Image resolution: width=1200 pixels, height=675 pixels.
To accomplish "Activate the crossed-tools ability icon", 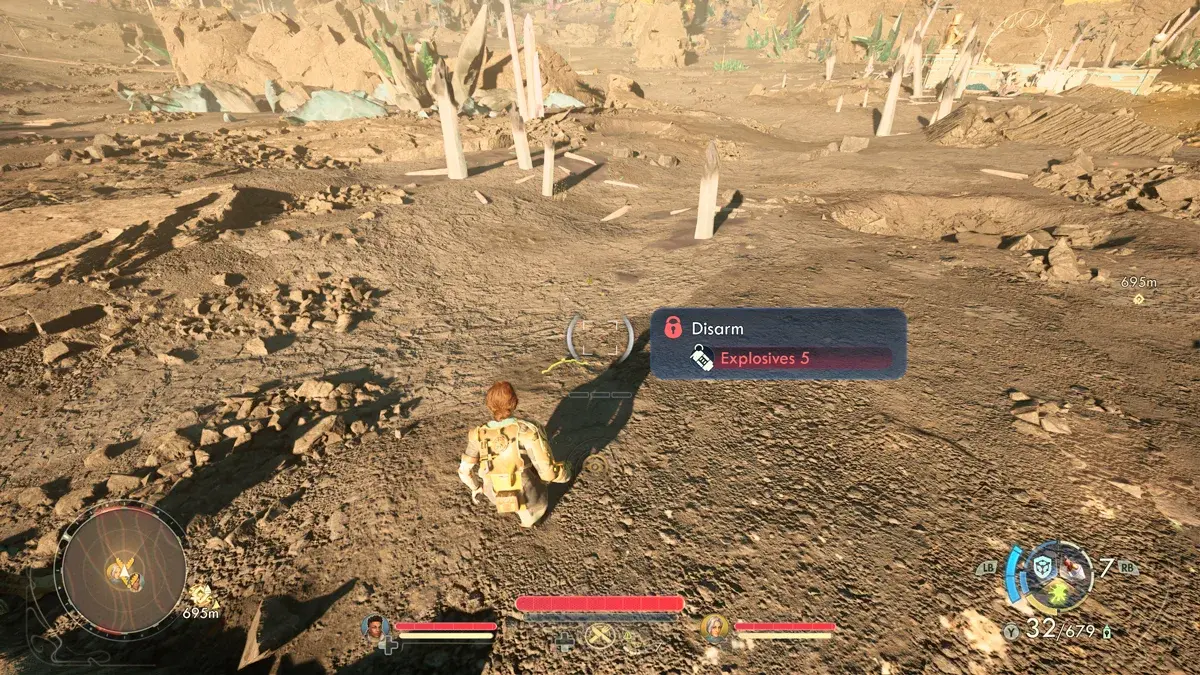I will 599,635.
